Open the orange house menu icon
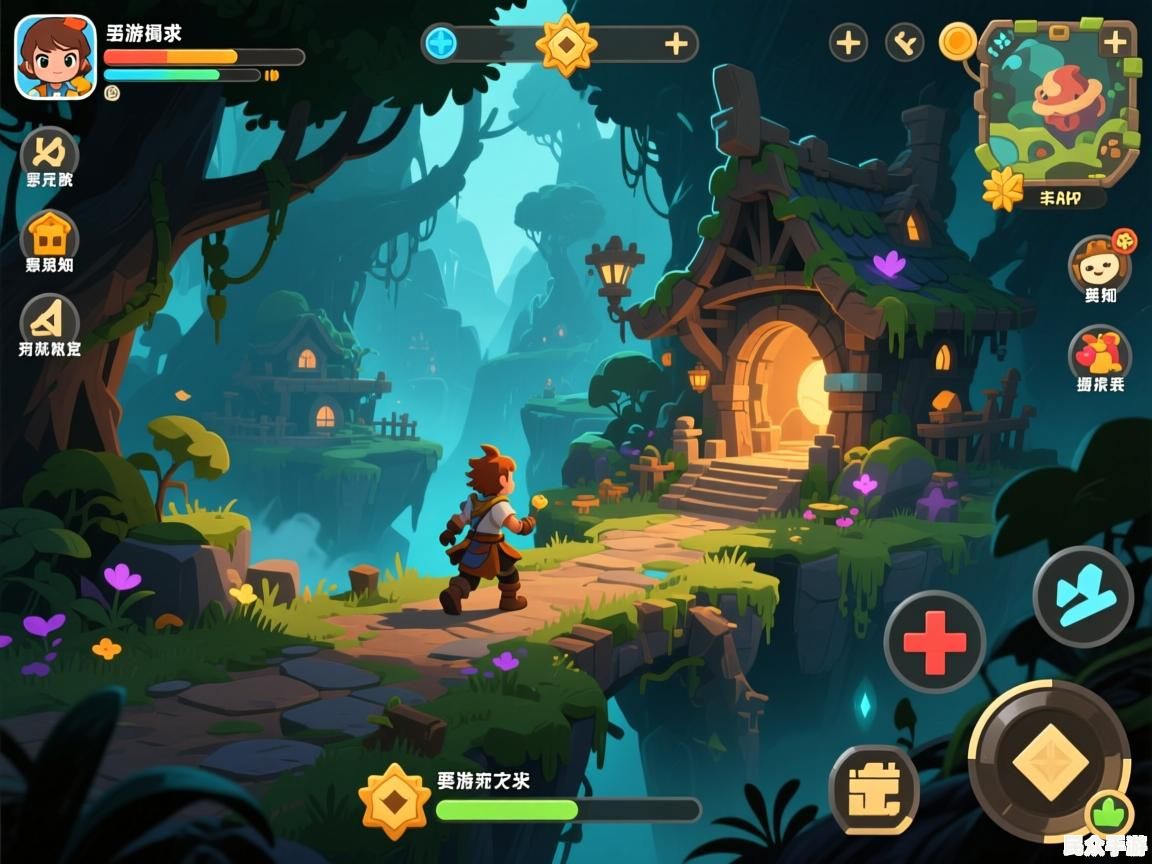Screen dimensions: 1152x864 pyautogui.click(x=49, y=236)
